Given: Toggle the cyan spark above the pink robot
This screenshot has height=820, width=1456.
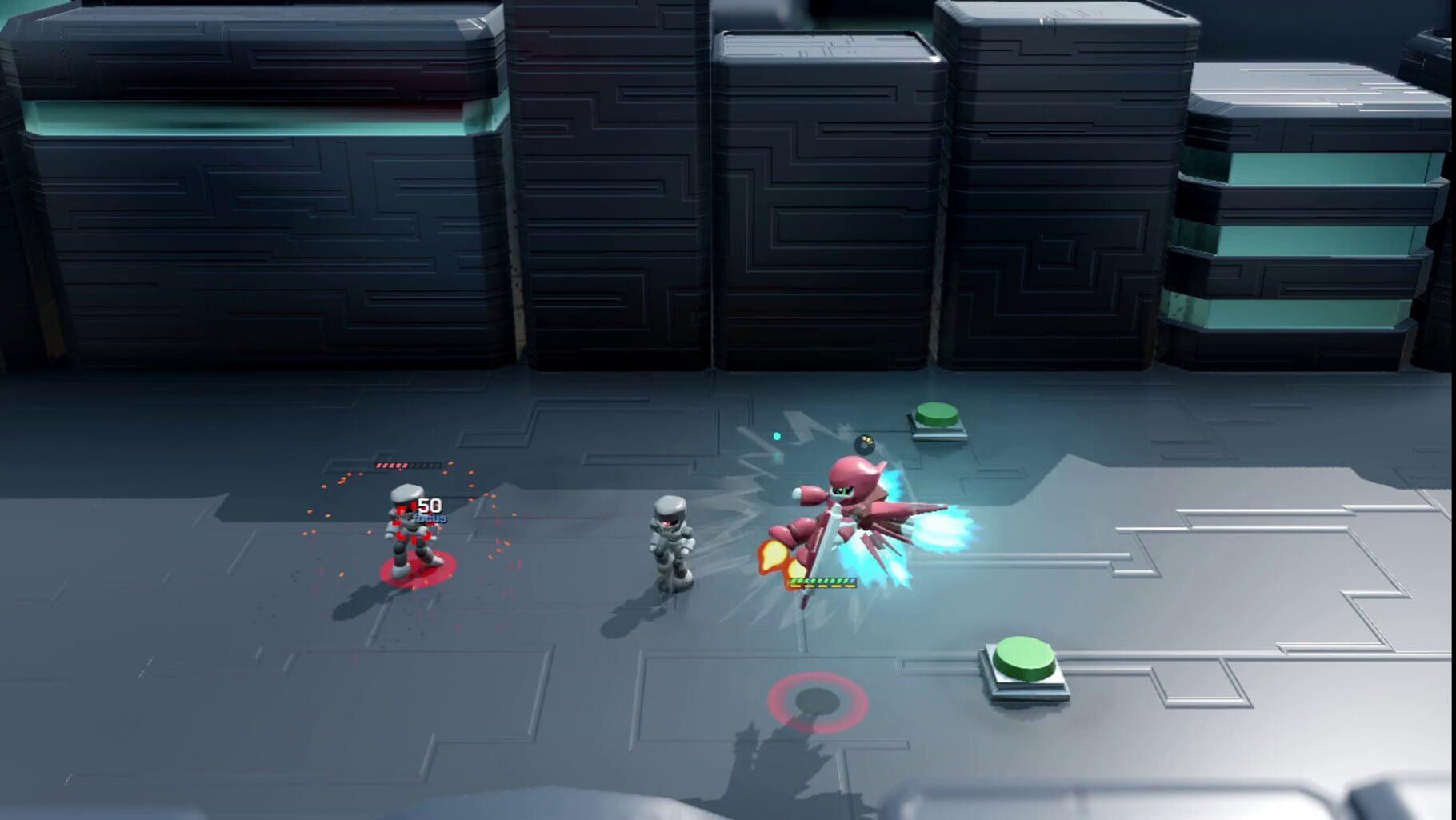Looking at the screenshot, I should click(776, 436).
